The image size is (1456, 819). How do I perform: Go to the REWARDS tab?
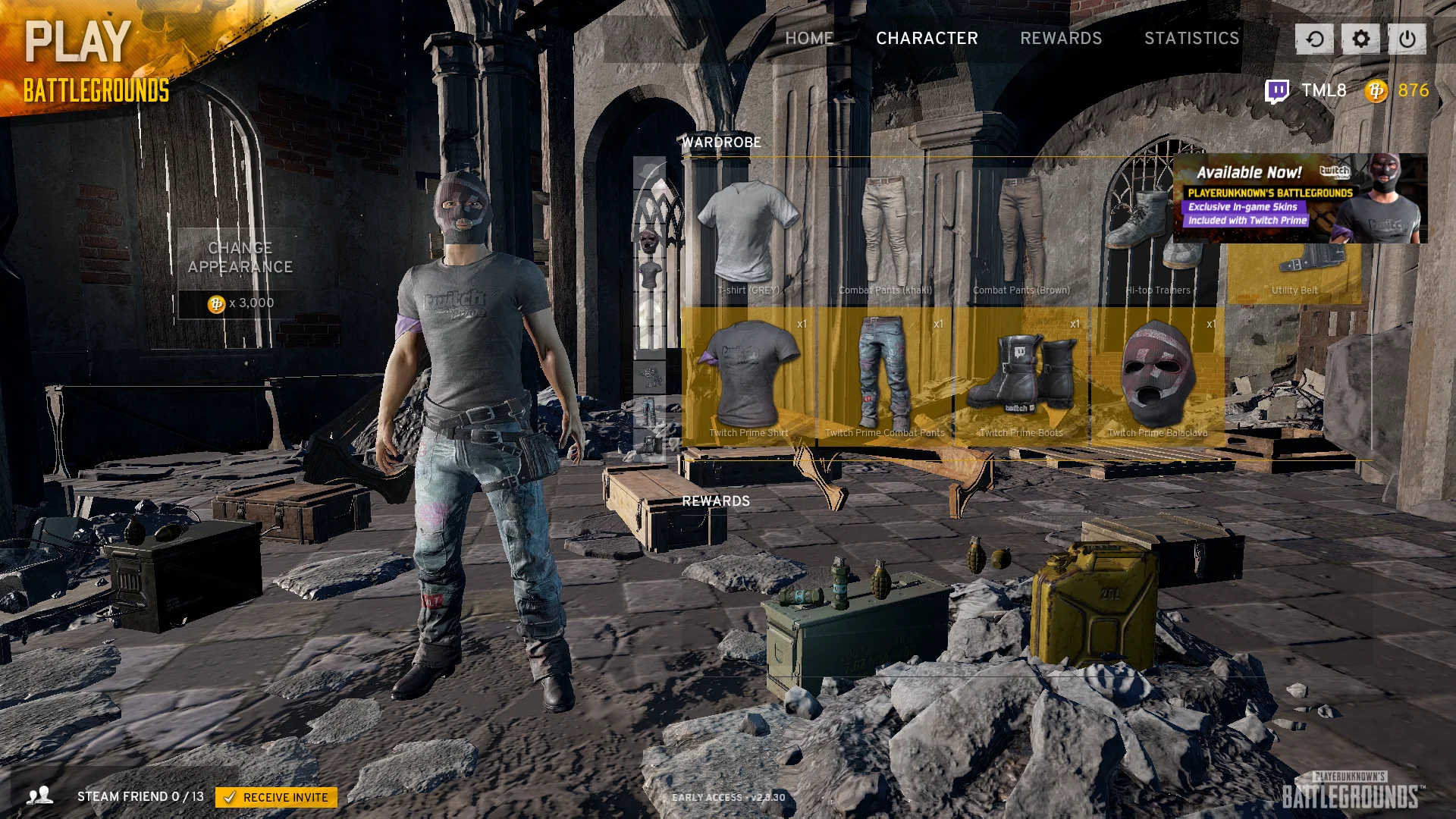[1061, 39]
